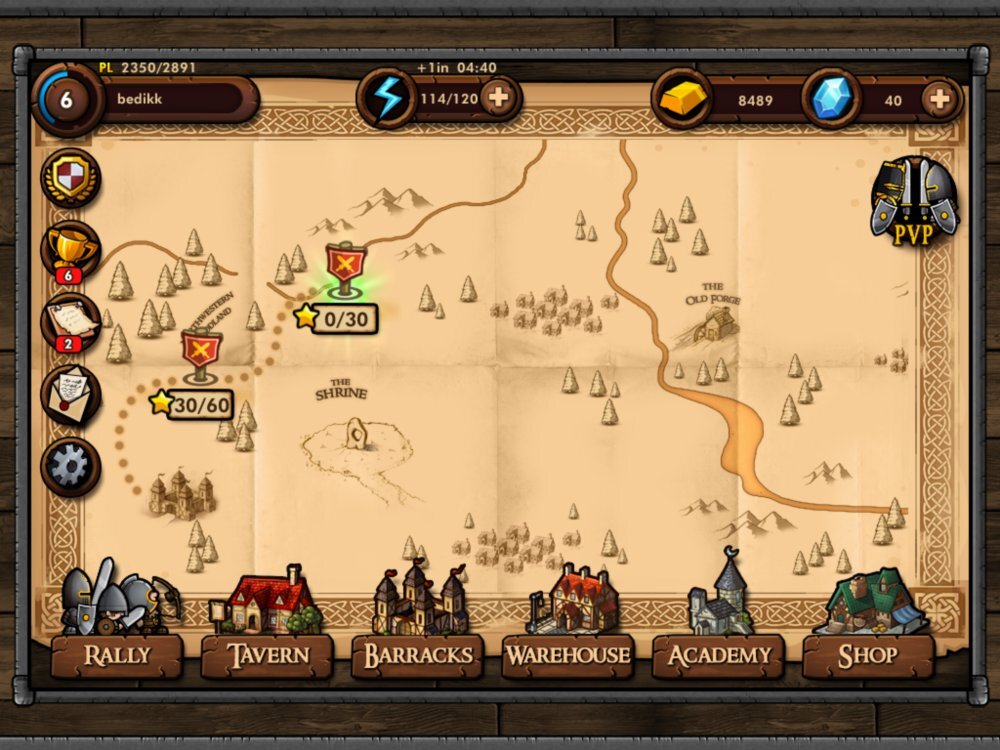
Task: Go to the Barracks
Action: coord(417,655)
